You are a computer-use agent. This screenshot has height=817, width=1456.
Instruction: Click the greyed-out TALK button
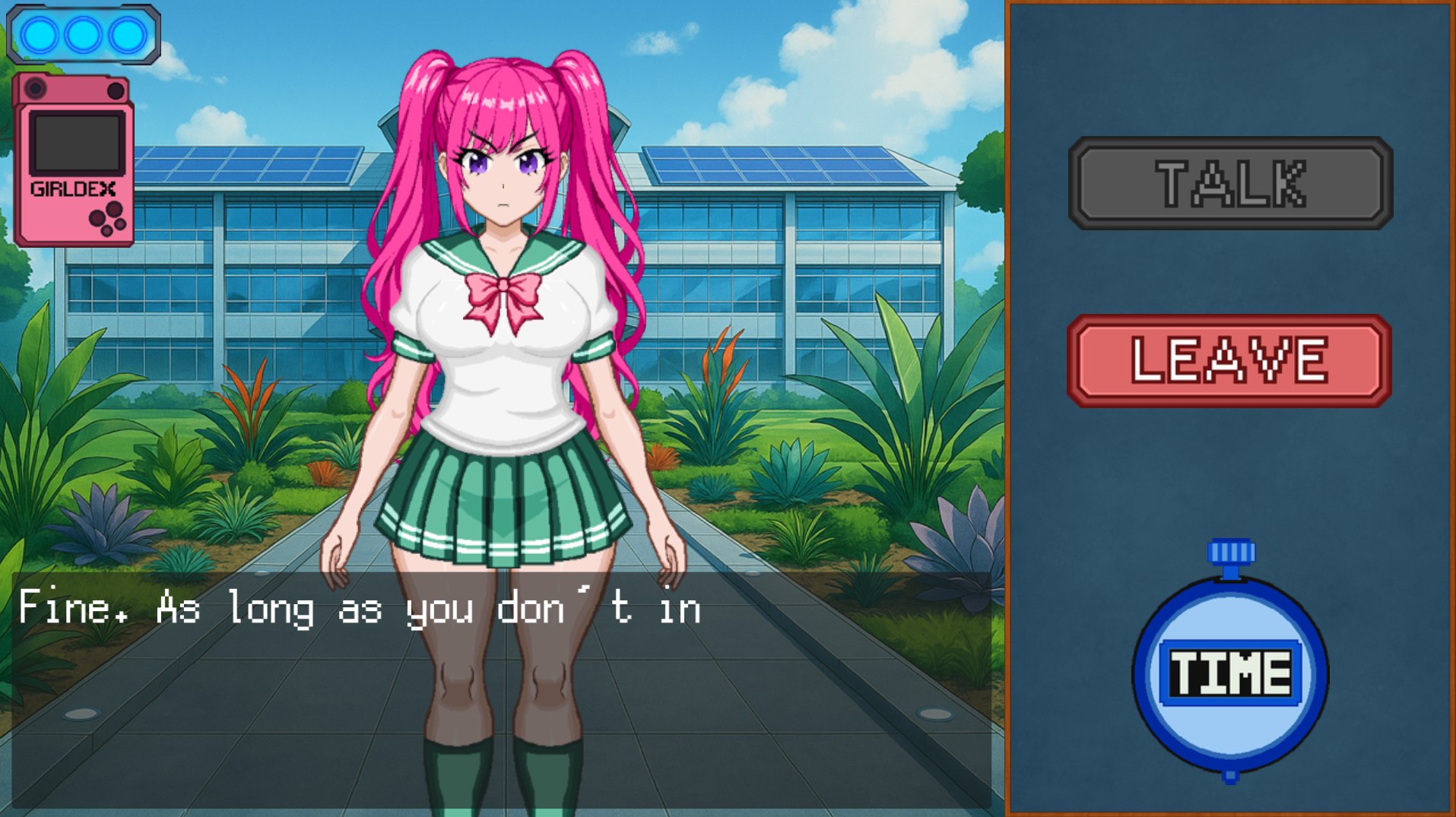click(x=1230, y=183)
